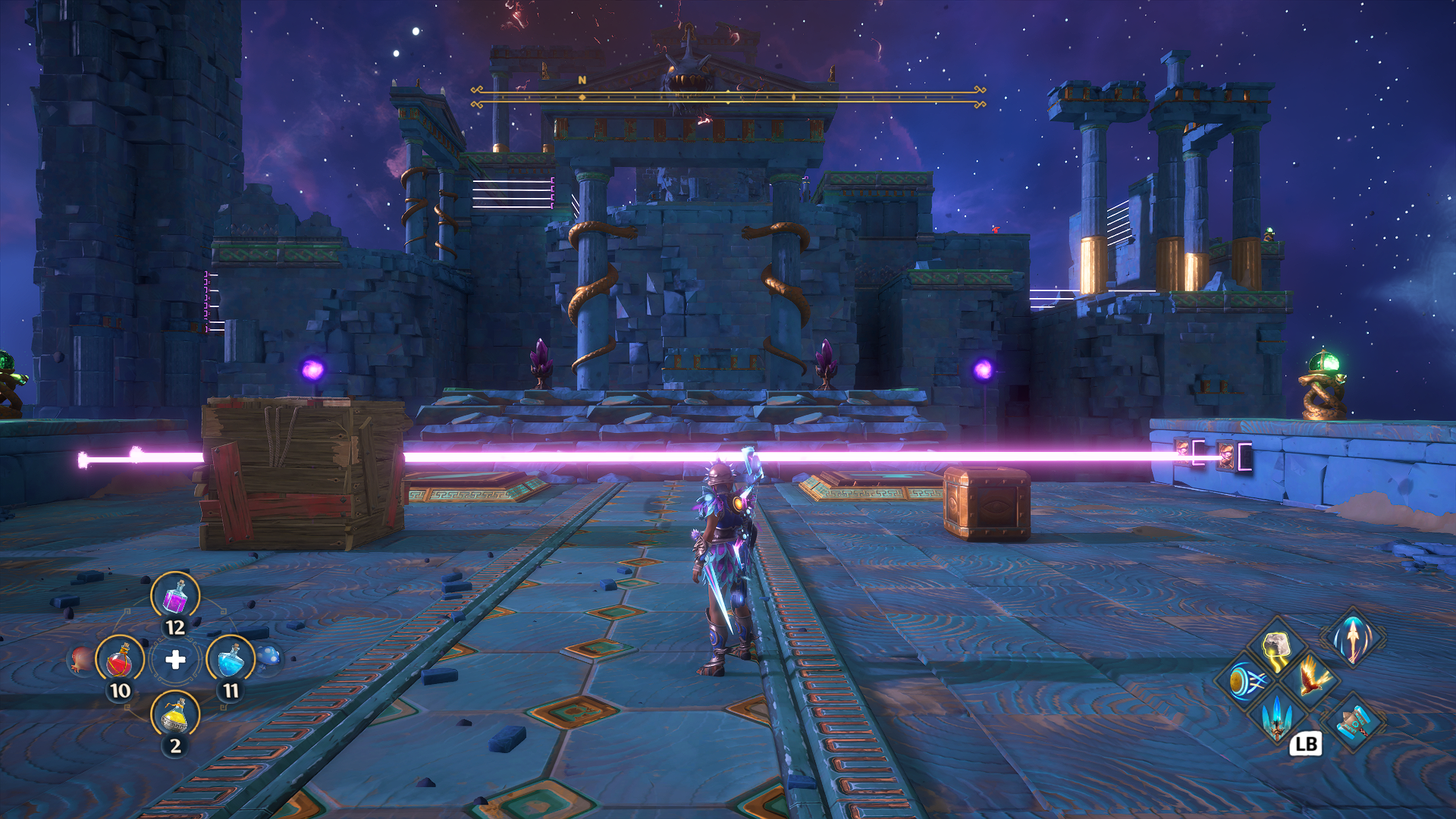Activate the blue hammer ability

[x=1353, y=721]
